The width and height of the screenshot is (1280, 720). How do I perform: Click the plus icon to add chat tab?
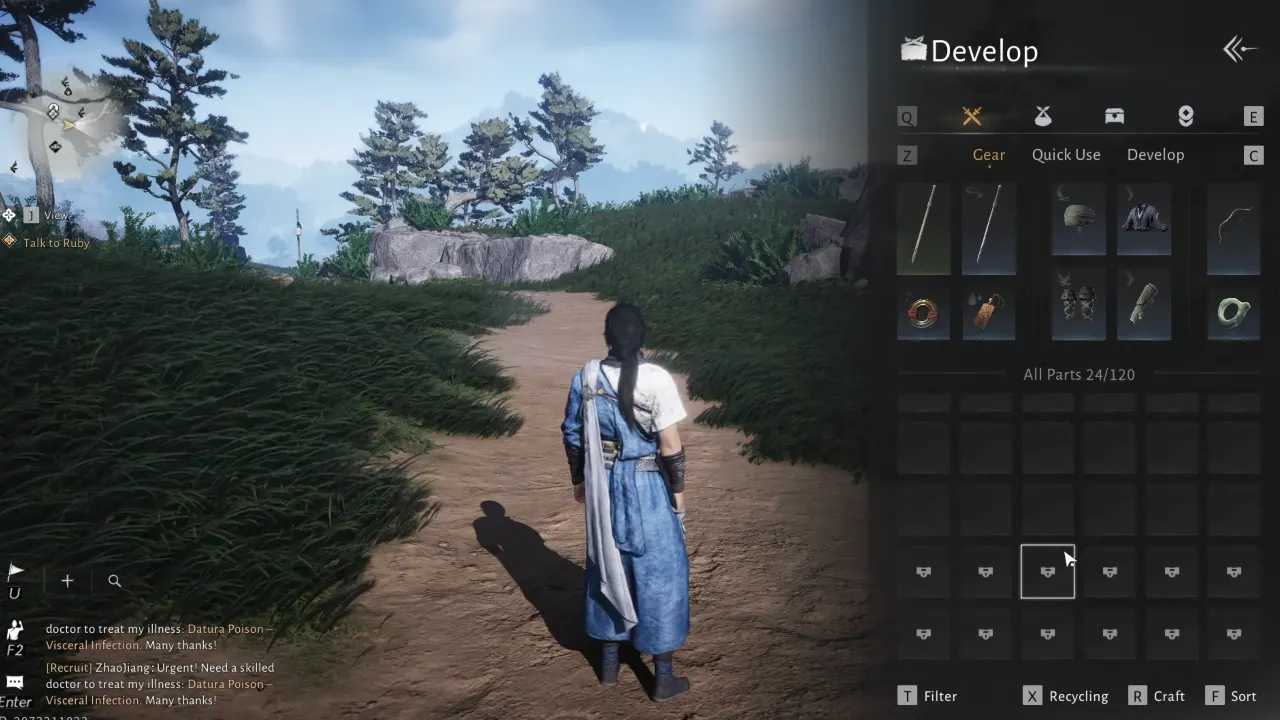[x=66, y=580]
